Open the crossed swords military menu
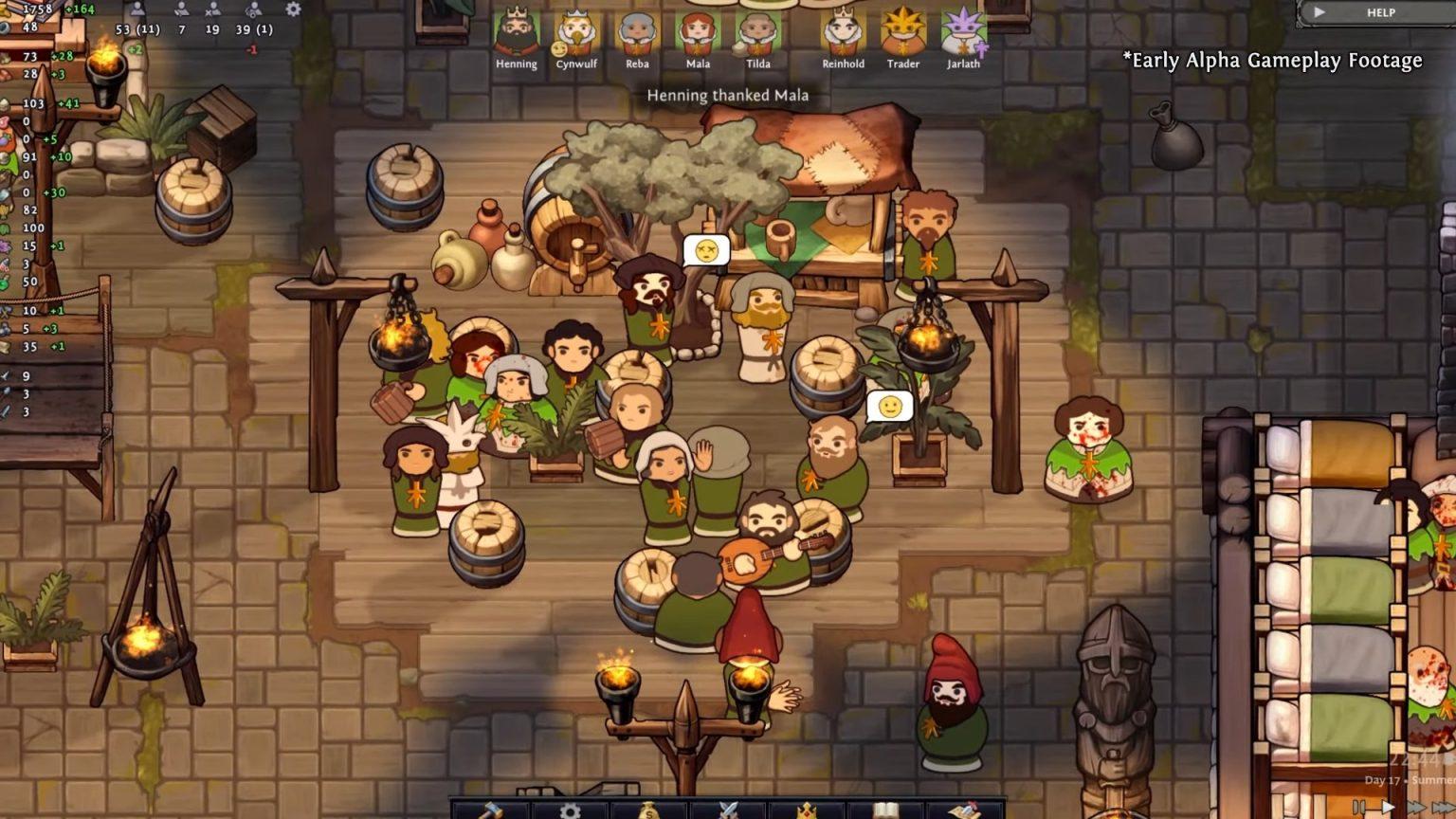1456x819 pixels. pos(728,810)
